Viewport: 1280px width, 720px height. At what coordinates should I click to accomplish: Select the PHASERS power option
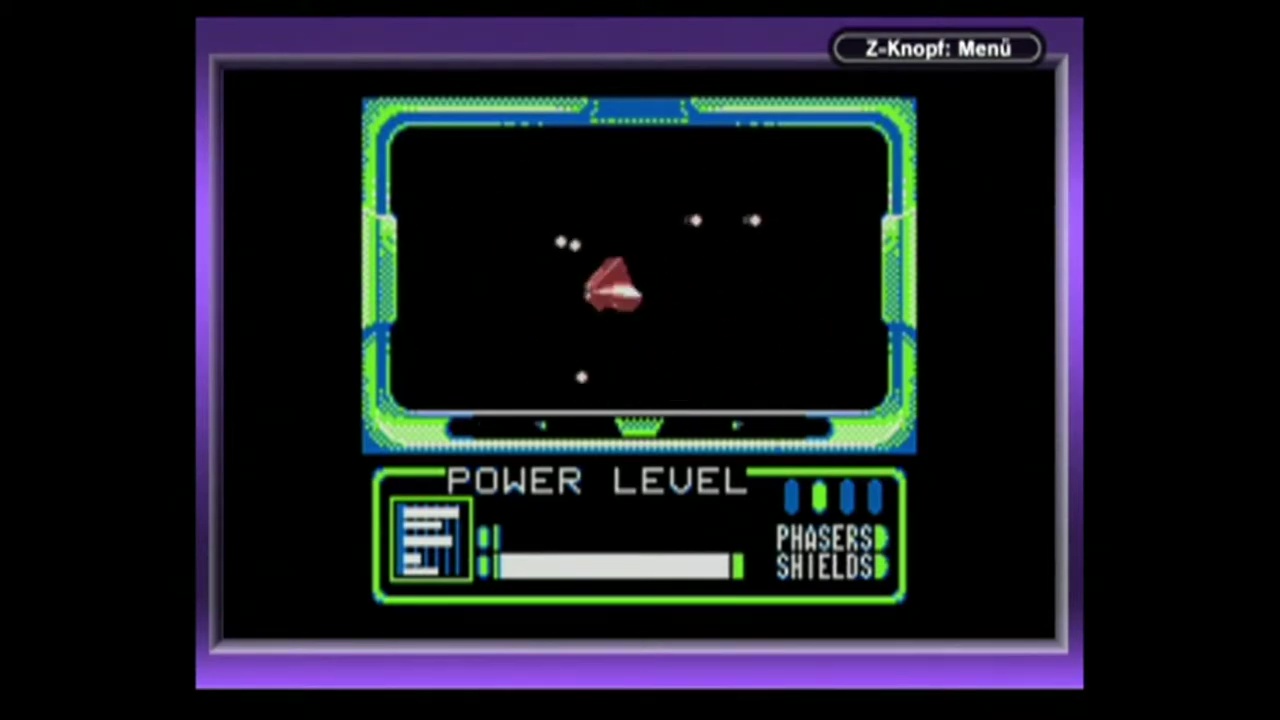coord(826,538)
